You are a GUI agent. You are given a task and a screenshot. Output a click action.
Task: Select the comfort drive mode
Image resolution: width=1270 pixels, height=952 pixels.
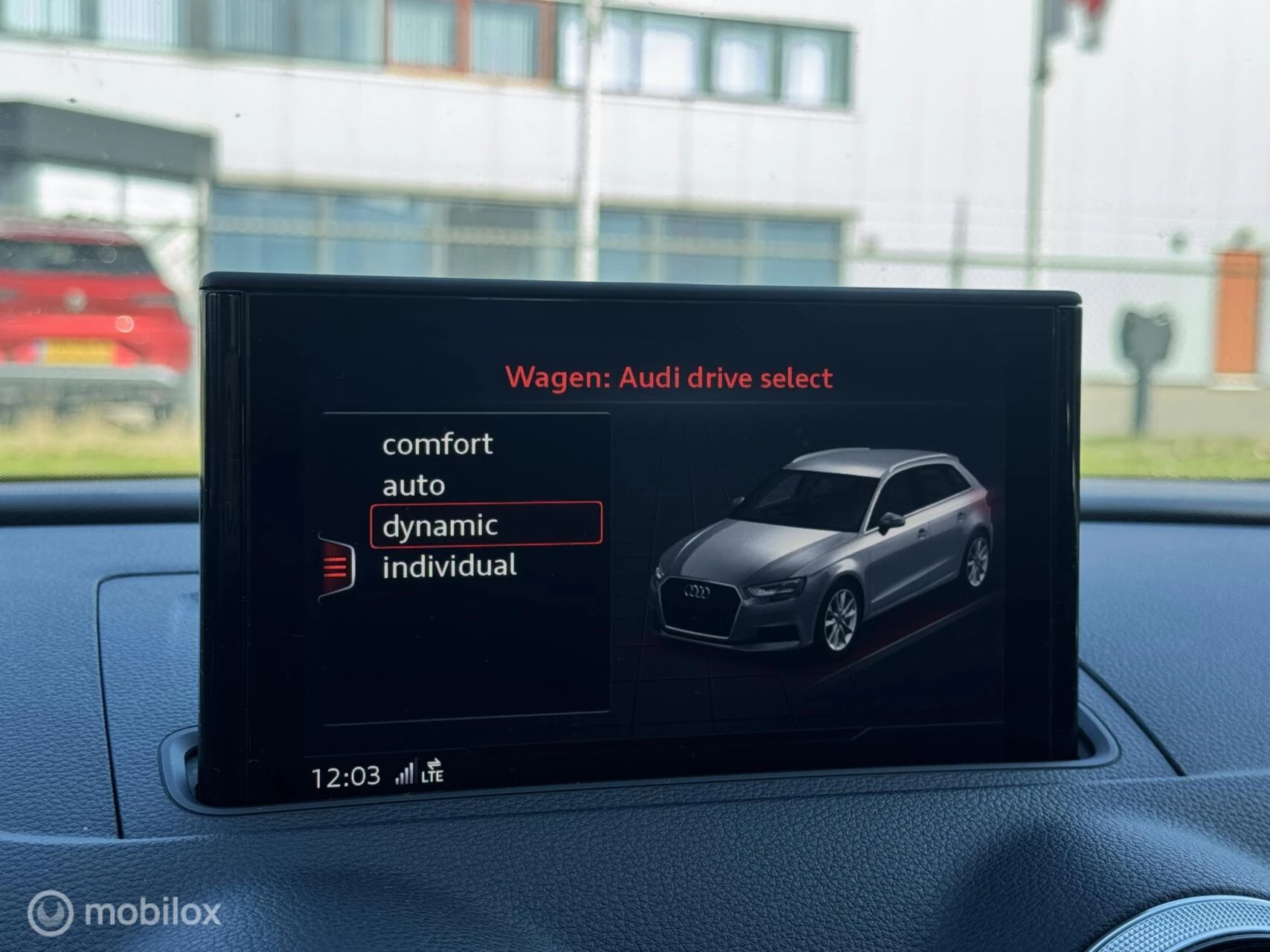pos(437,444)
